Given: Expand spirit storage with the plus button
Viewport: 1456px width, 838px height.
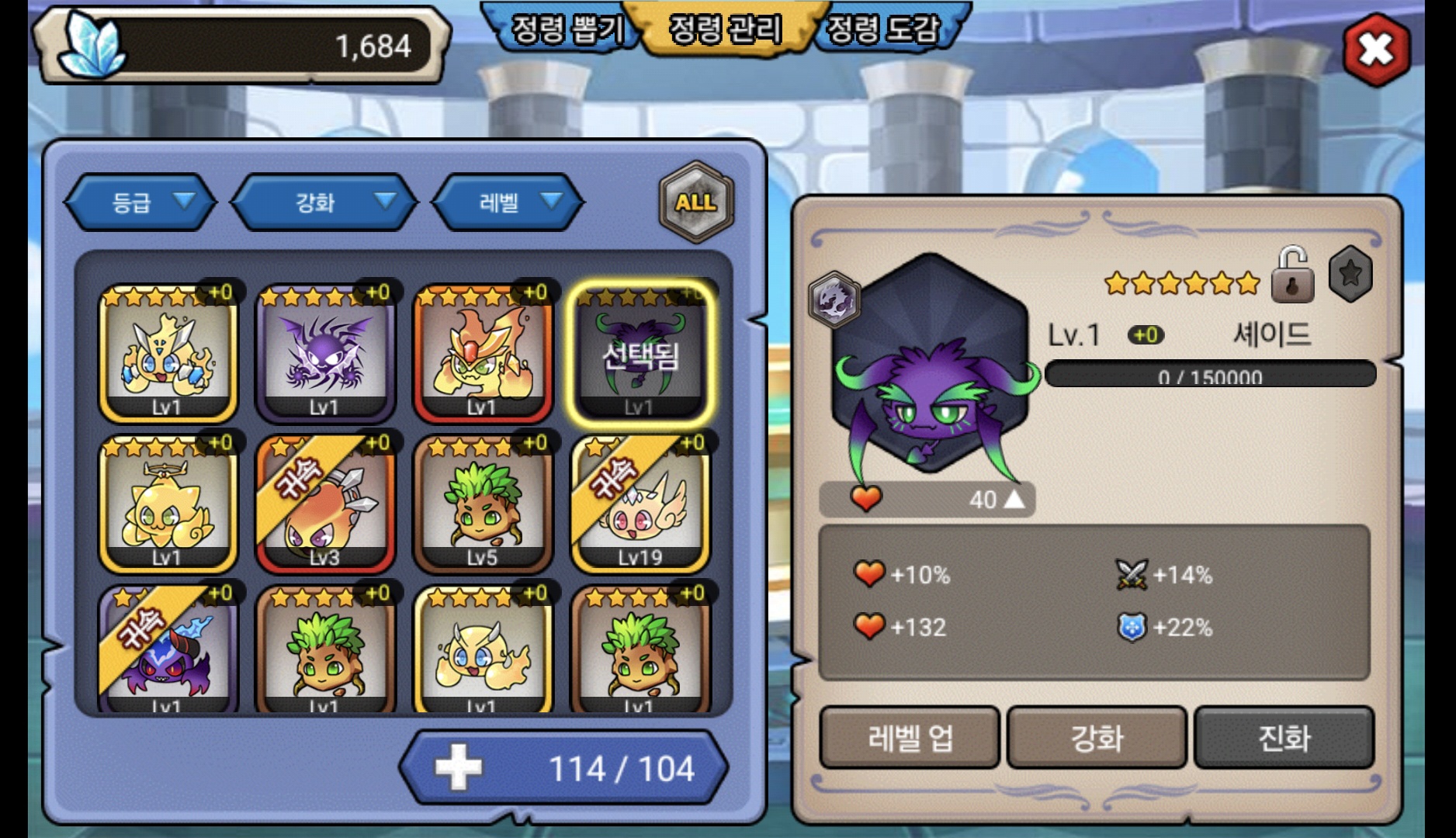Looking at the screenshot, I should pos(459,768).
